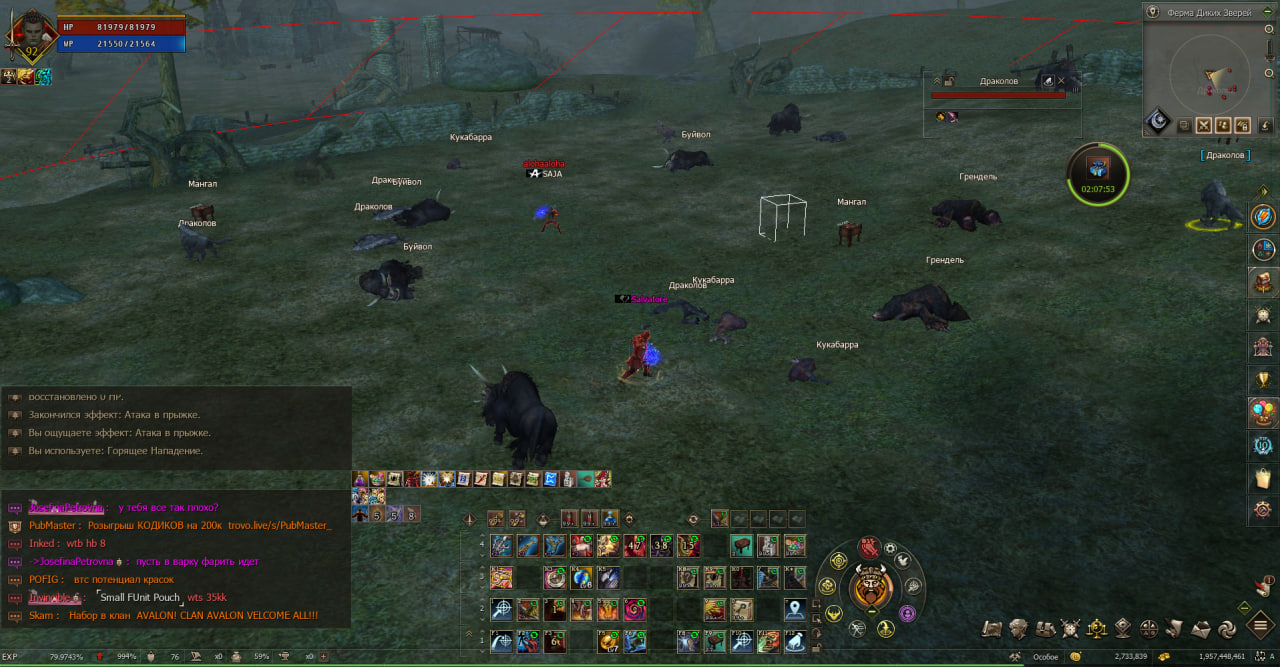Select the map location pin hotbar slot

point(795,609)
